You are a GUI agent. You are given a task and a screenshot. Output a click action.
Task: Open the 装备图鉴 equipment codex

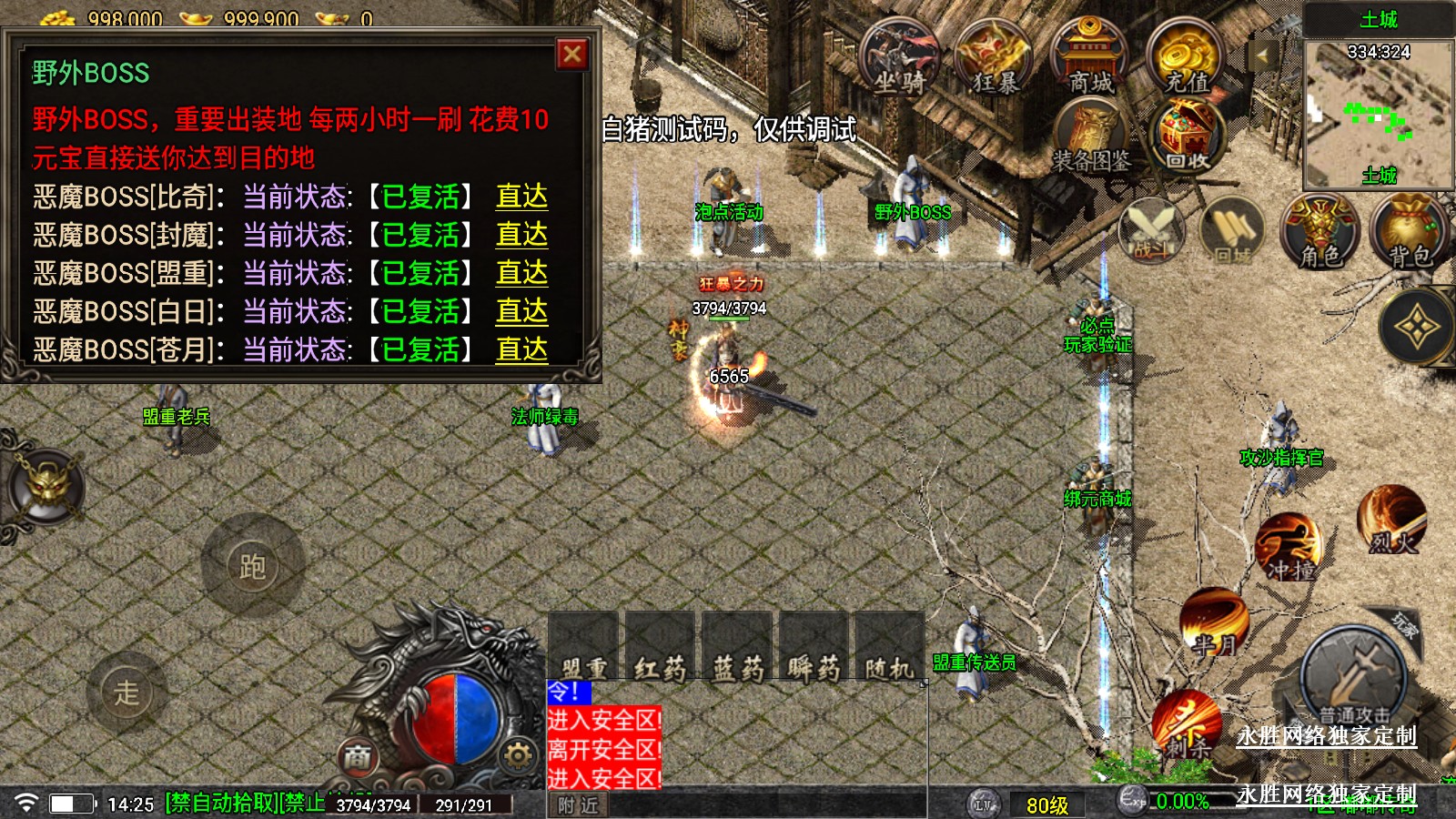1091,138
